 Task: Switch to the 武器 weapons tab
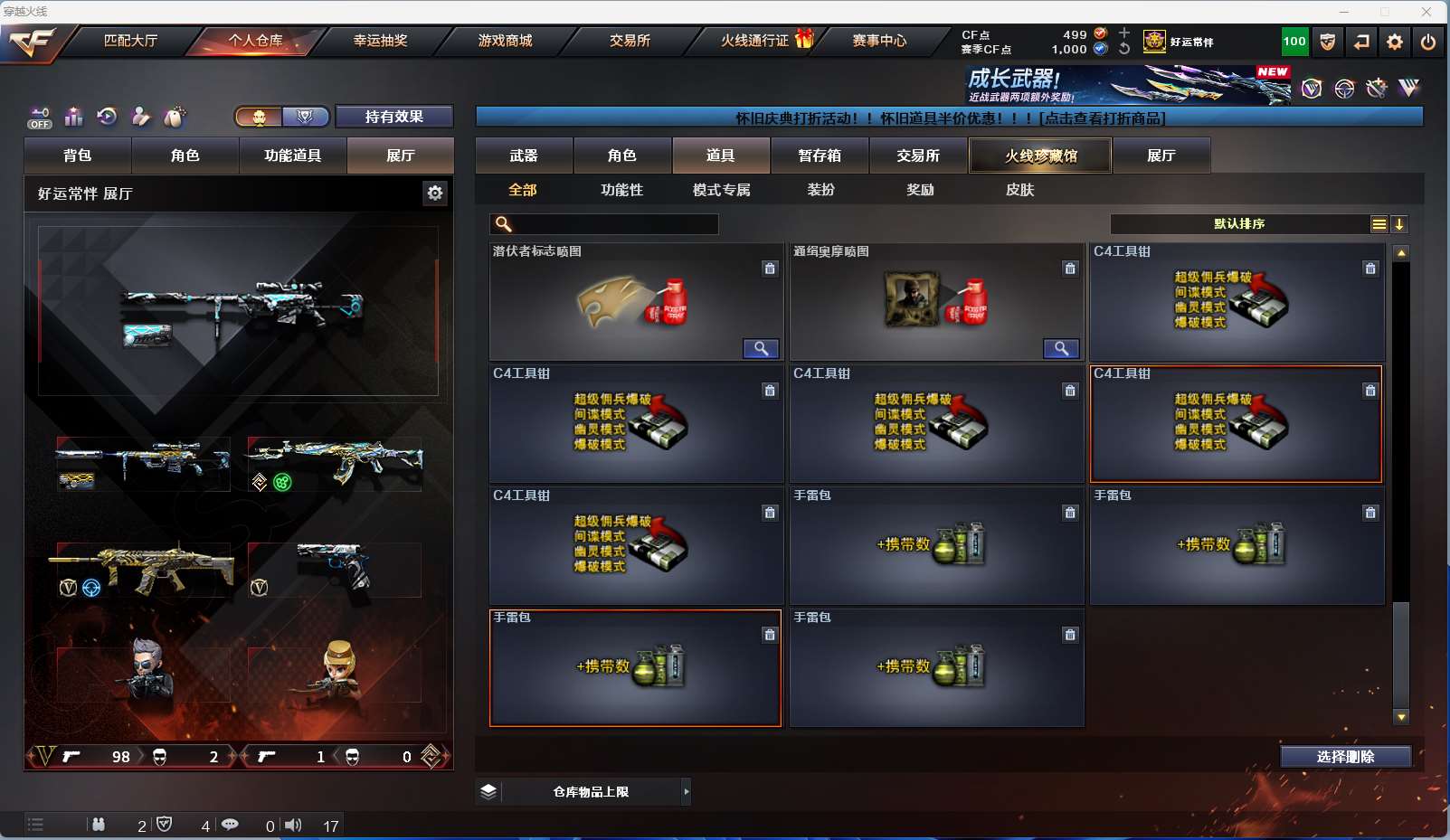coord(524,156)
